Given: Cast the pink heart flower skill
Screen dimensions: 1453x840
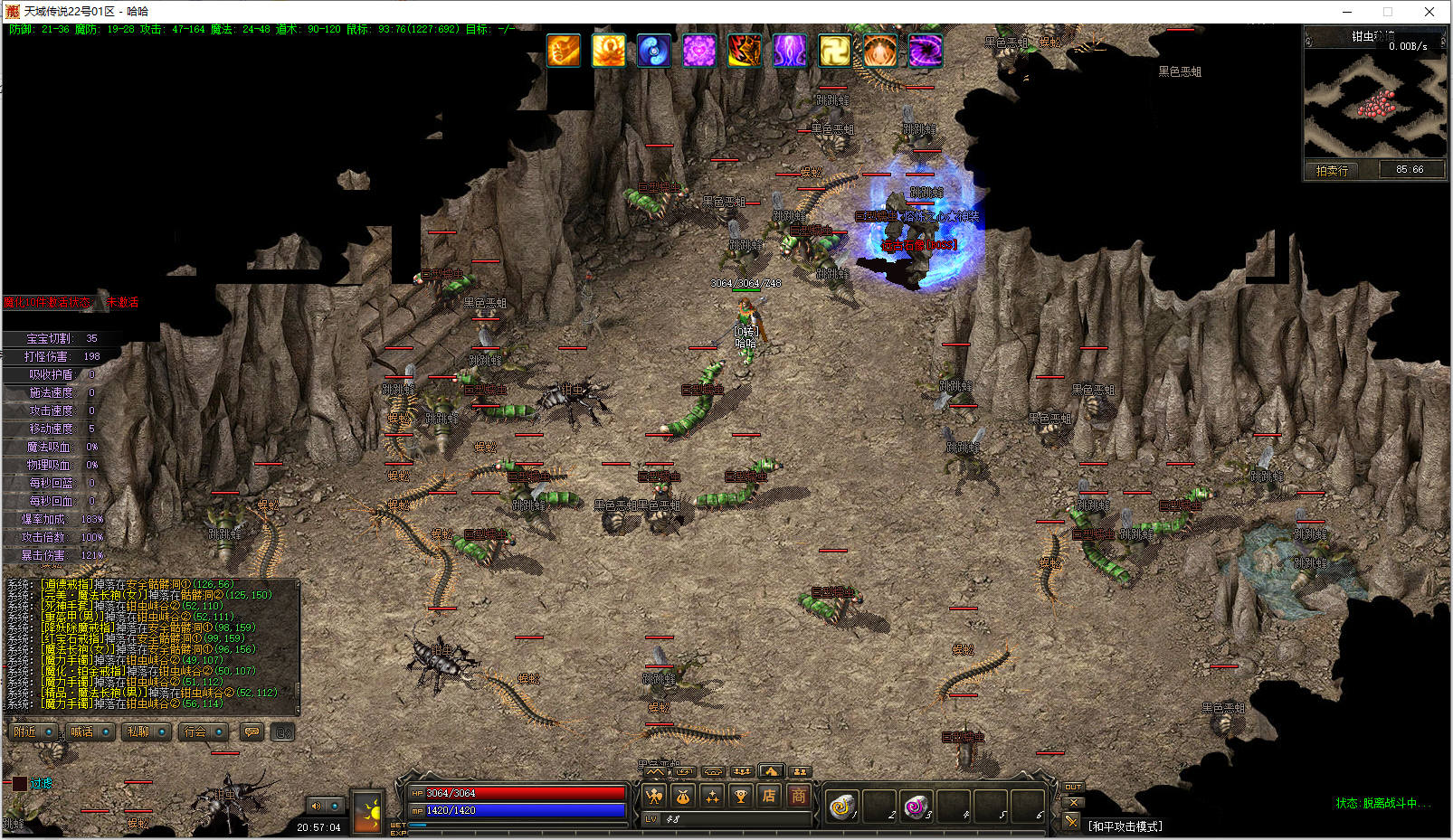Looking at the screenshot, I should (x=699, y=51).
